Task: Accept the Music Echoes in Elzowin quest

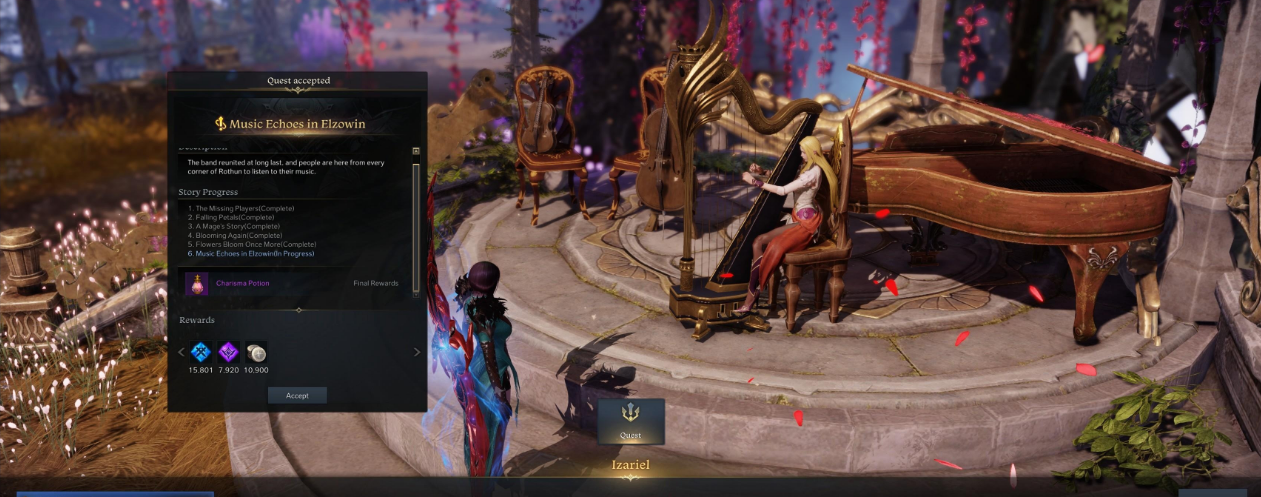Action: (x=297, y=395)
